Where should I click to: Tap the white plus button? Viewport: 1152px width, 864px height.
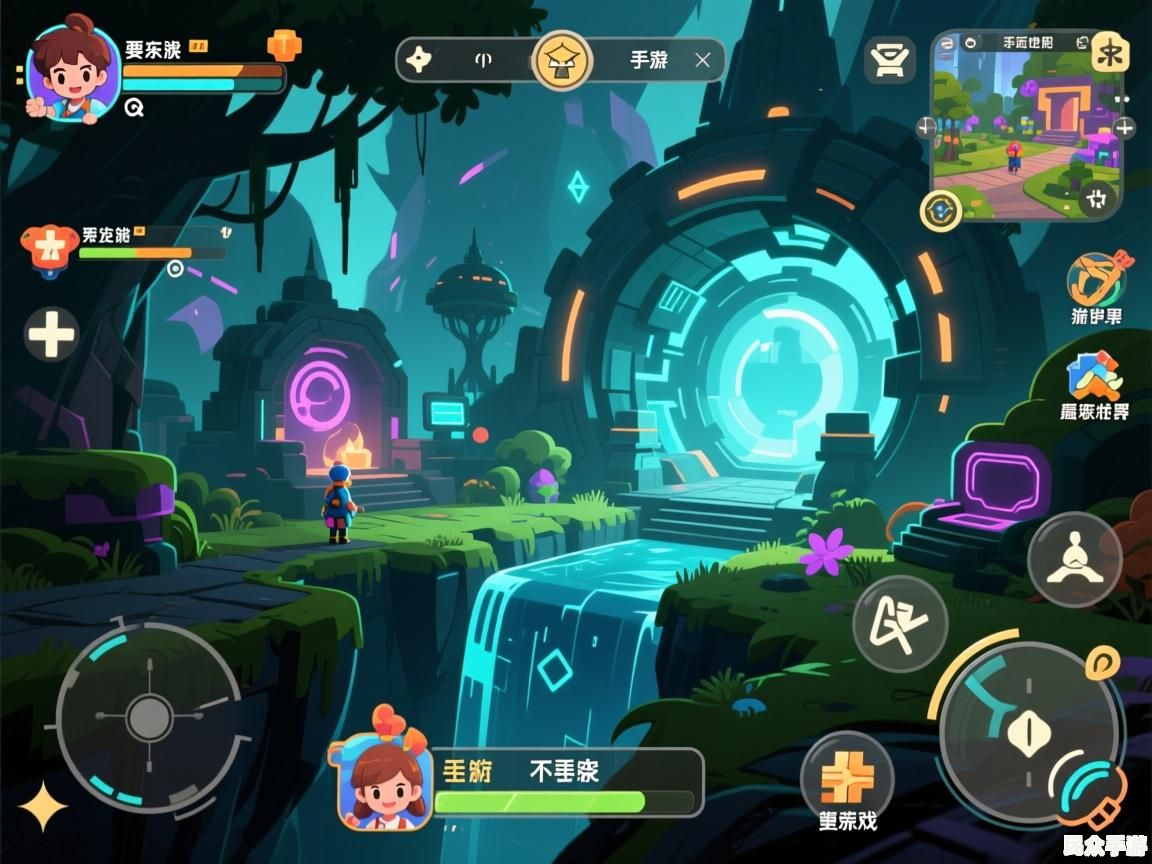(51, 333)
